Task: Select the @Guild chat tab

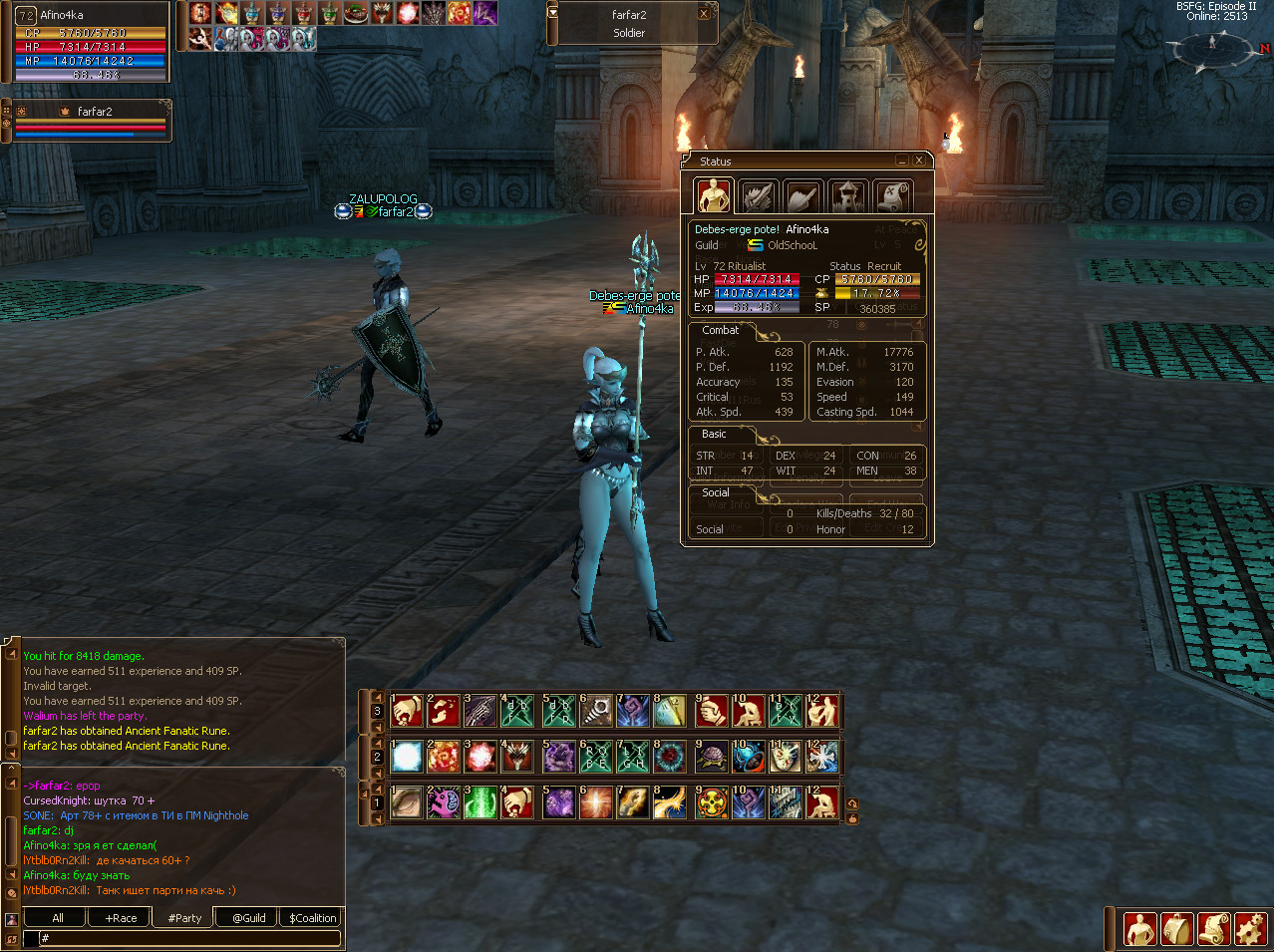Action: click(x=248, y=918)
